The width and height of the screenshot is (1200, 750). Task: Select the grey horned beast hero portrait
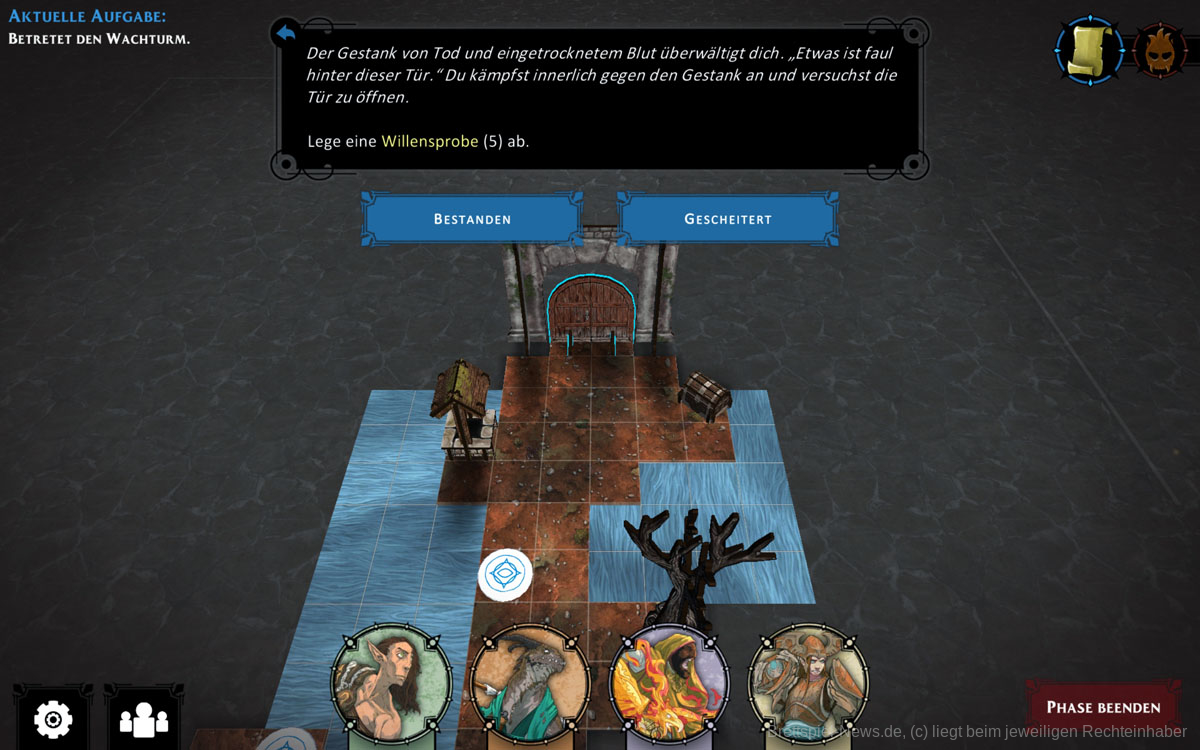(530, 685)
